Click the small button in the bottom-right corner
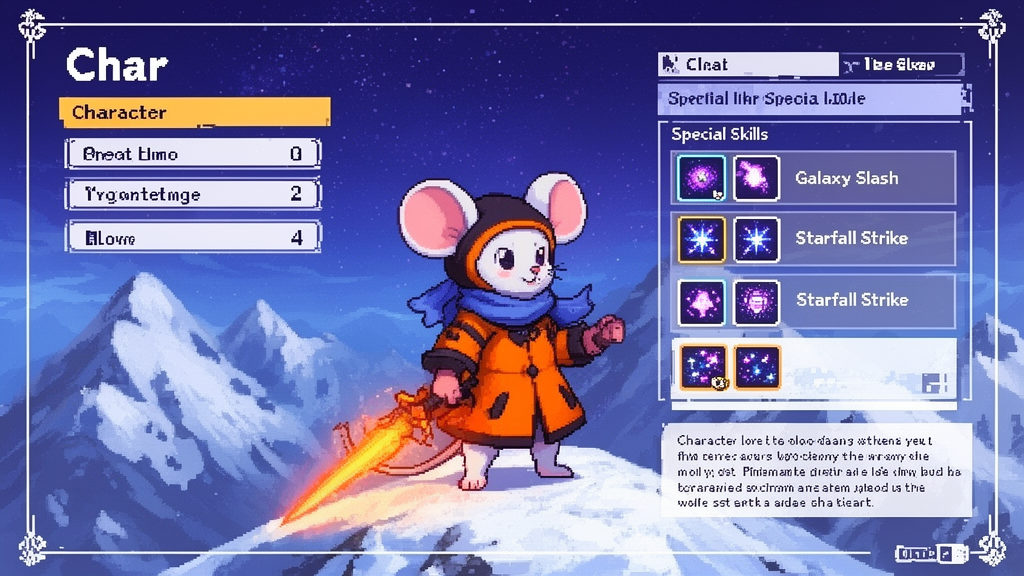This screenshot has height=576, width=1024. [931, 552]
